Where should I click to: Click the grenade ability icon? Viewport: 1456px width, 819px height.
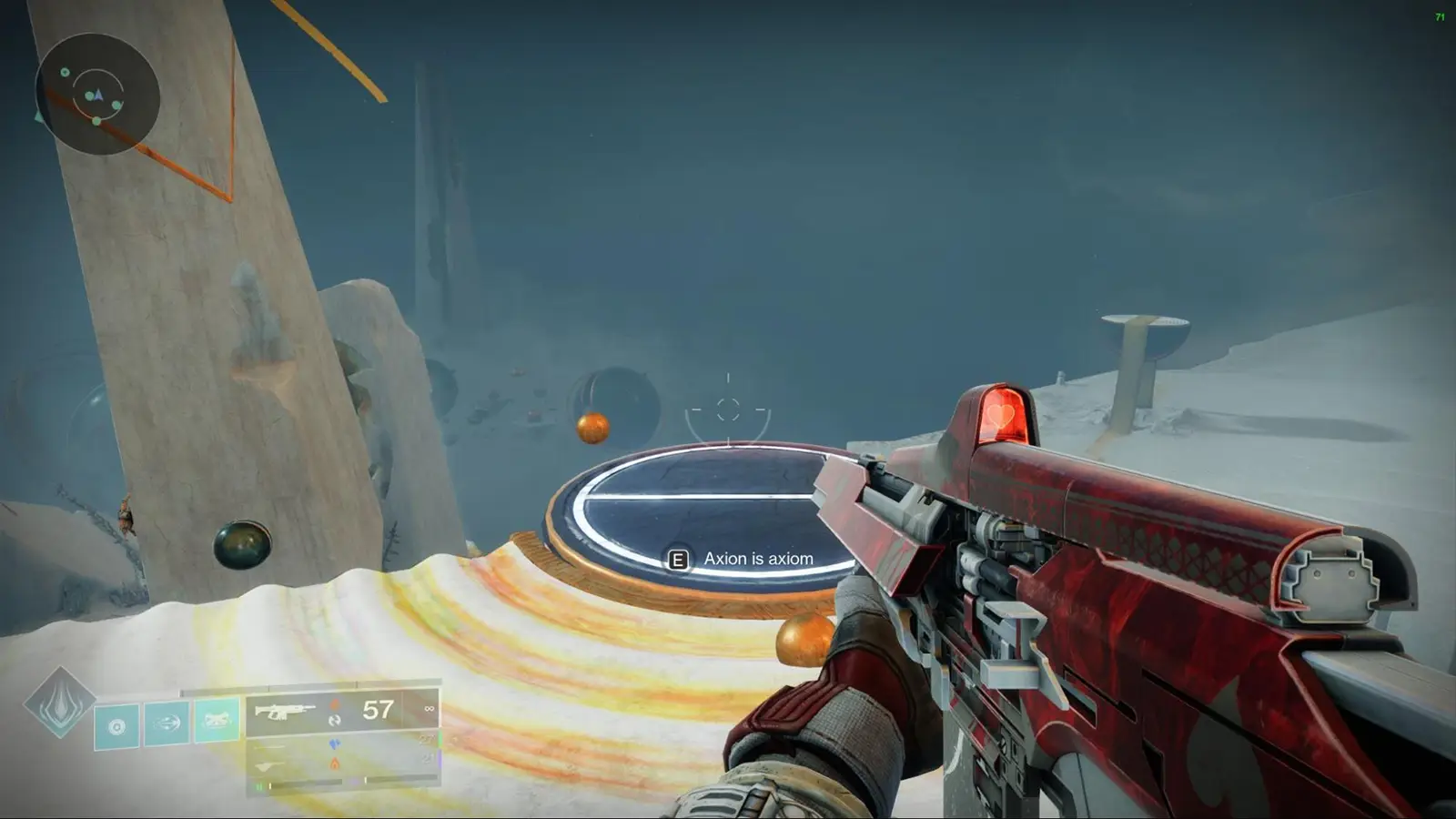tap(116, 725)
